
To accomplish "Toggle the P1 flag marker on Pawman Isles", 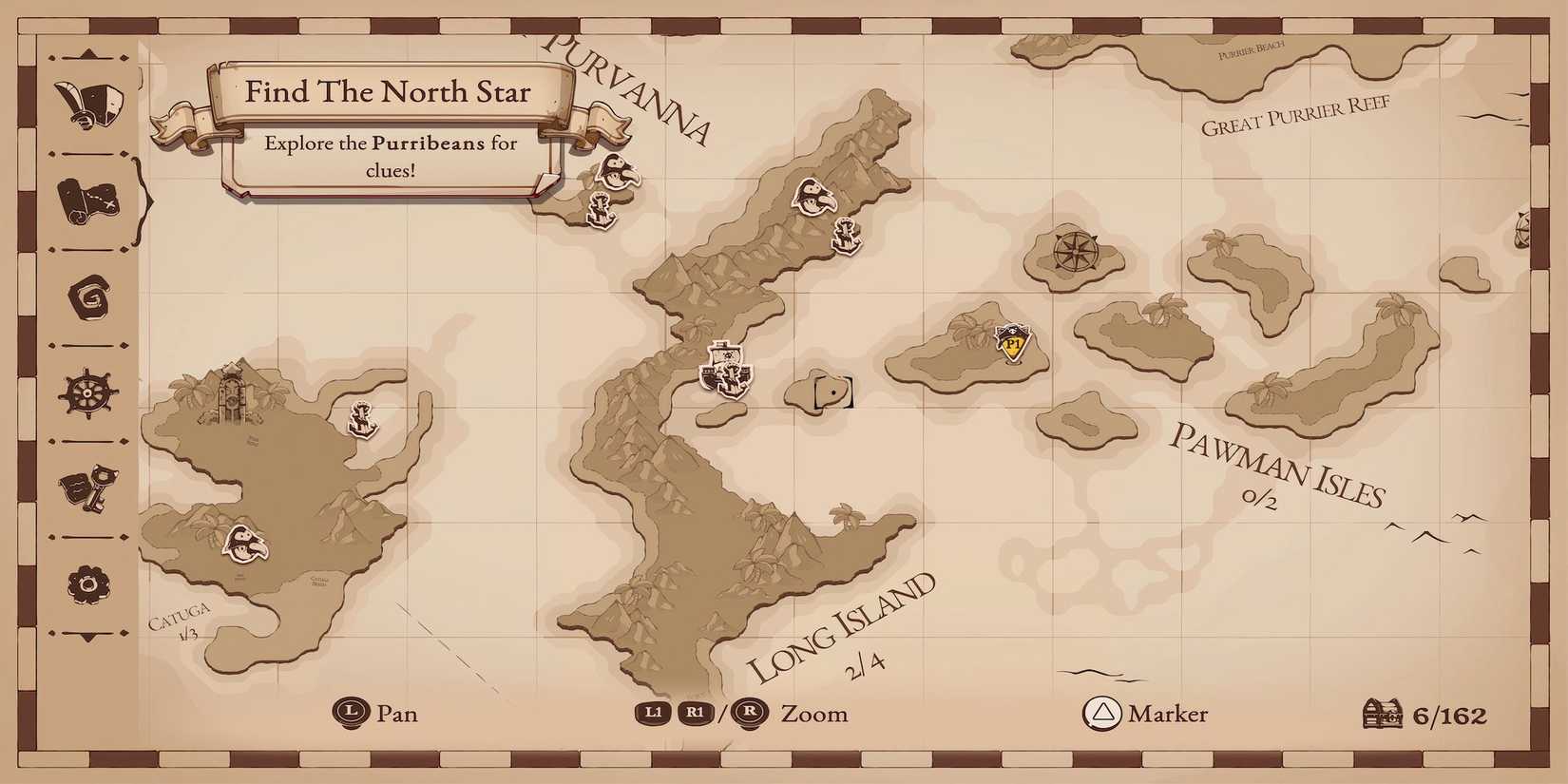I will 1012,342.
